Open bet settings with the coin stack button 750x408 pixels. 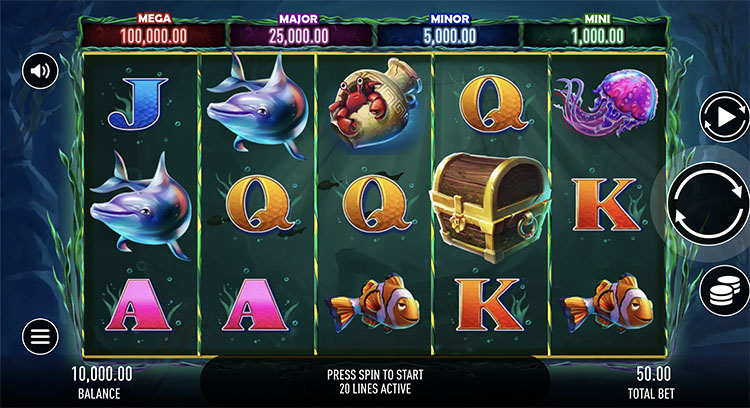click(x=724, y=292)
